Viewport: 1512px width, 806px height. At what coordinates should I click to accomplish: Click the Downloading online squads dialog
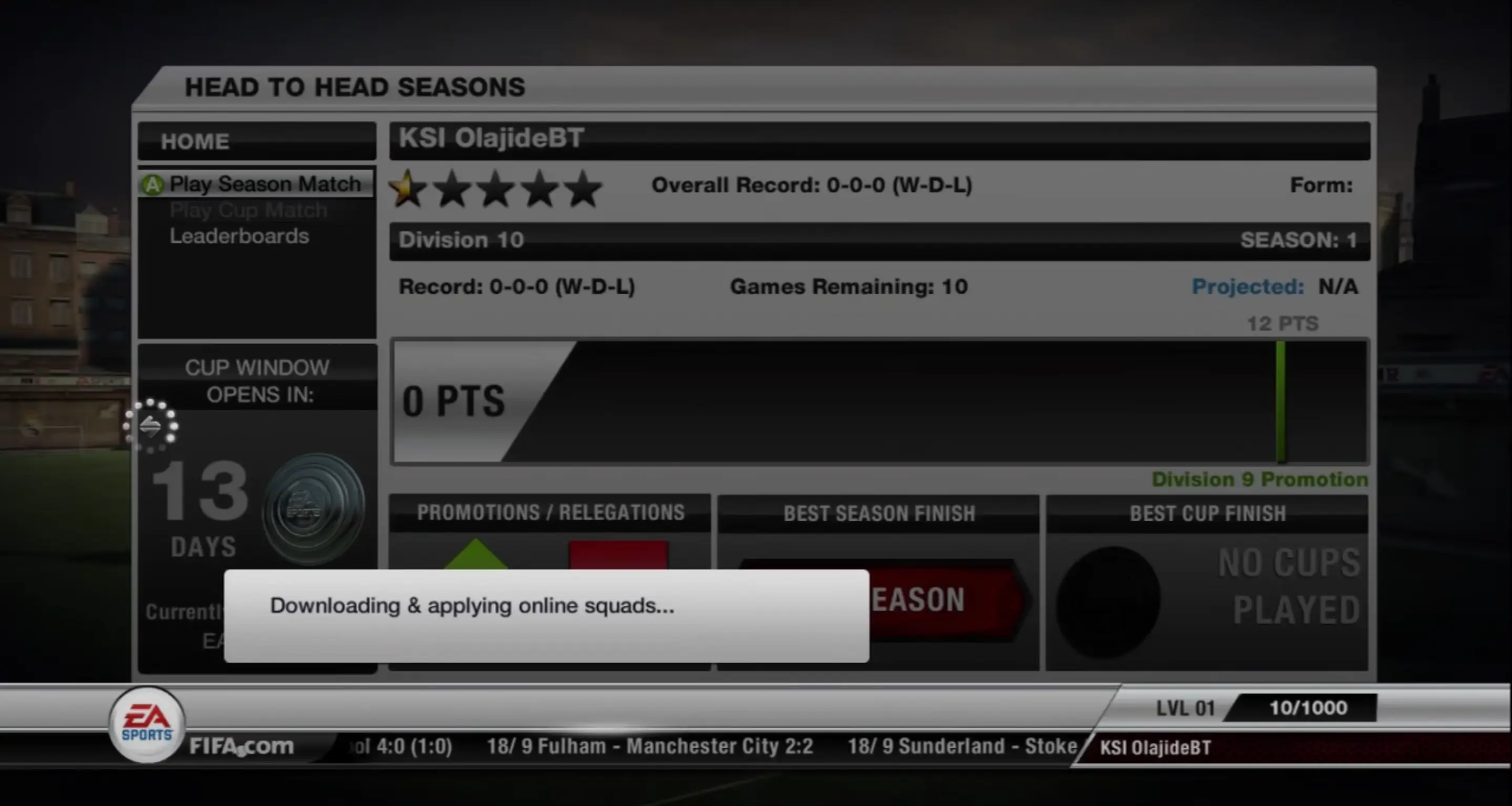pyautogui.click(x=546, y=614)
